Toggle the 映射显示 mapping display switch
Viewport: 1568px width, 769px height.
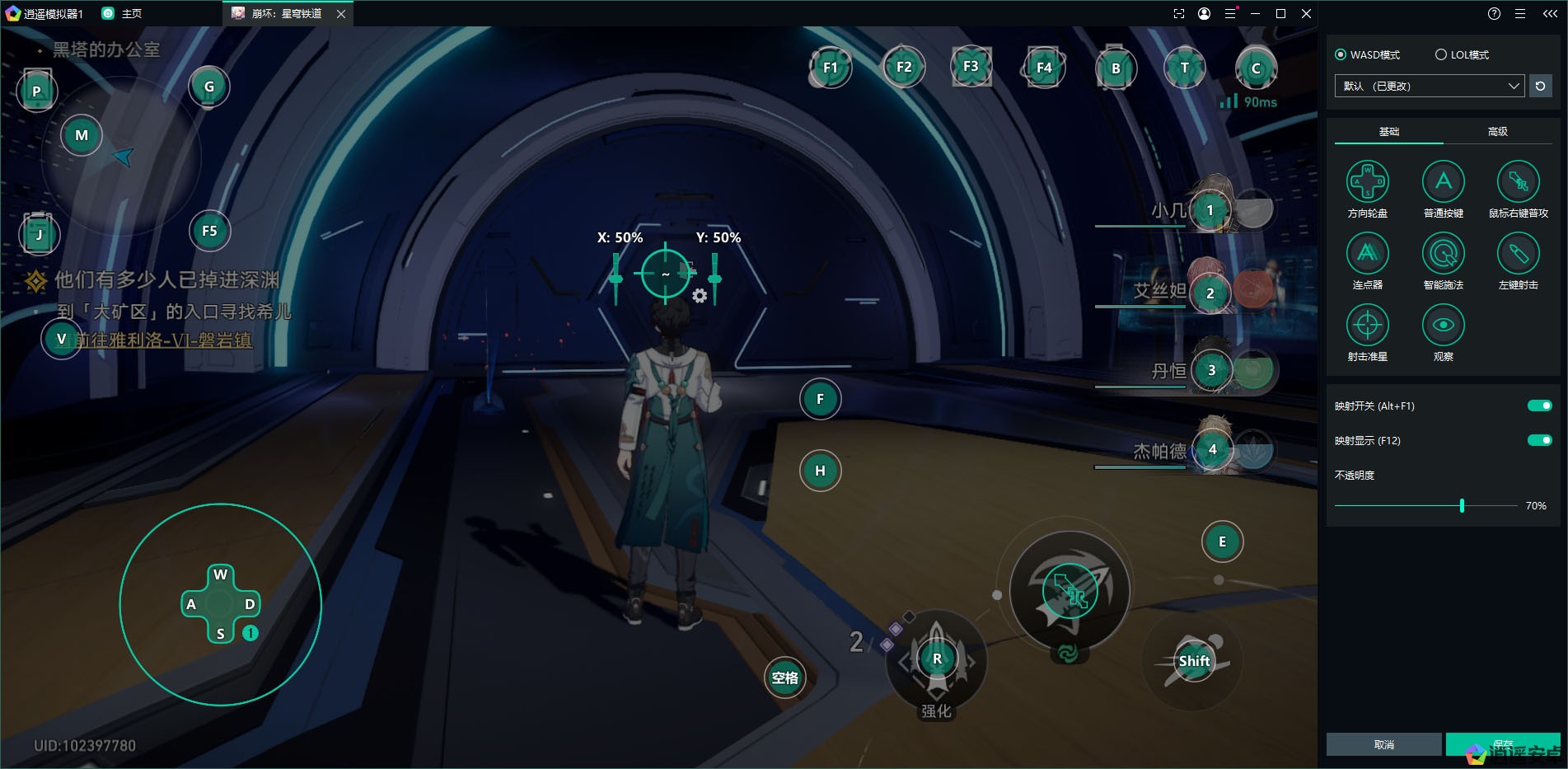(1539, 440)
